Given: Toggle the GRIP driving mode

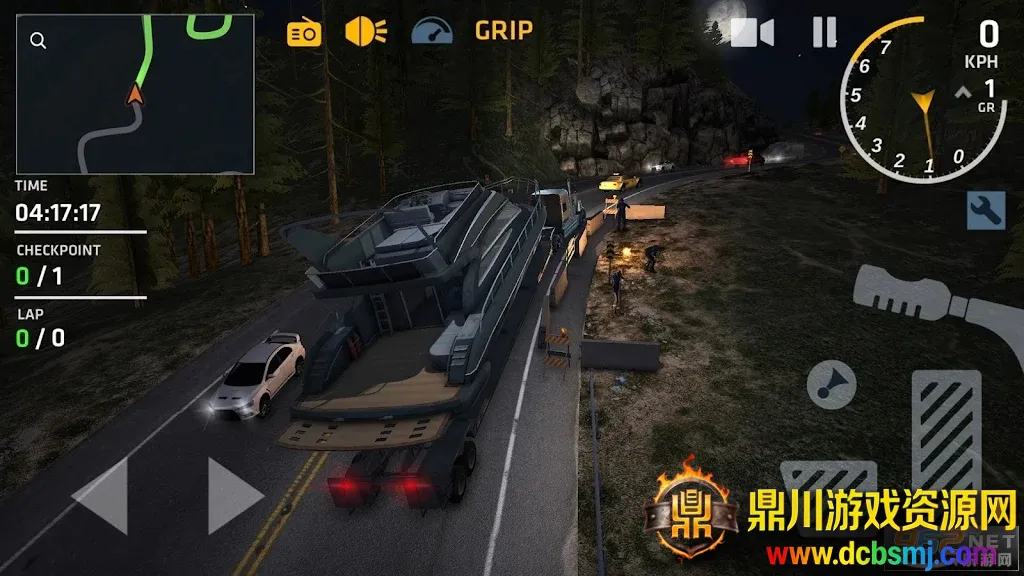Looking at the screenshot, I should pyautogui.click(x=503, y=31).
